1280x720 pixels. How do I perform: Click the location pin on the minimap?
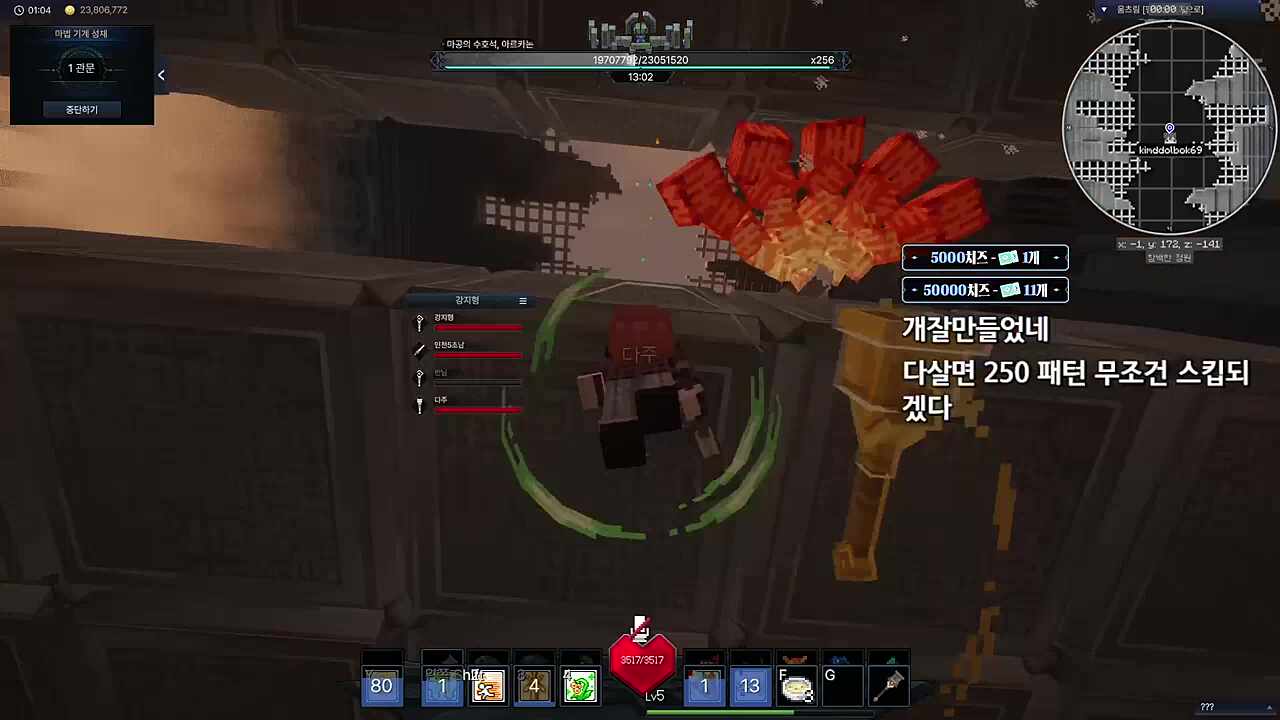pyautogui.click(x=1168, y=128)
